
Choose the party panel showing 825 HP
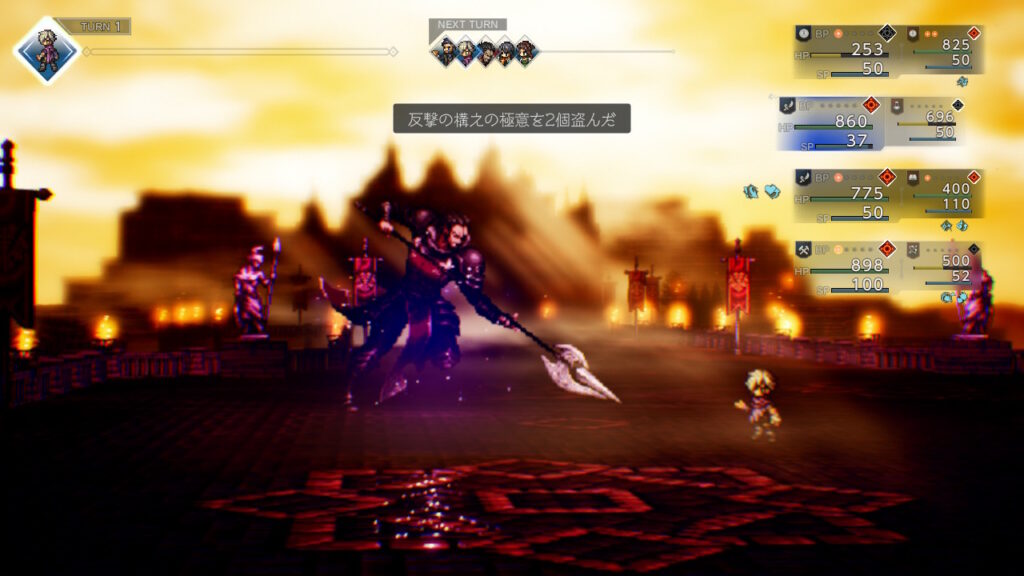click(x=944, y=52)
